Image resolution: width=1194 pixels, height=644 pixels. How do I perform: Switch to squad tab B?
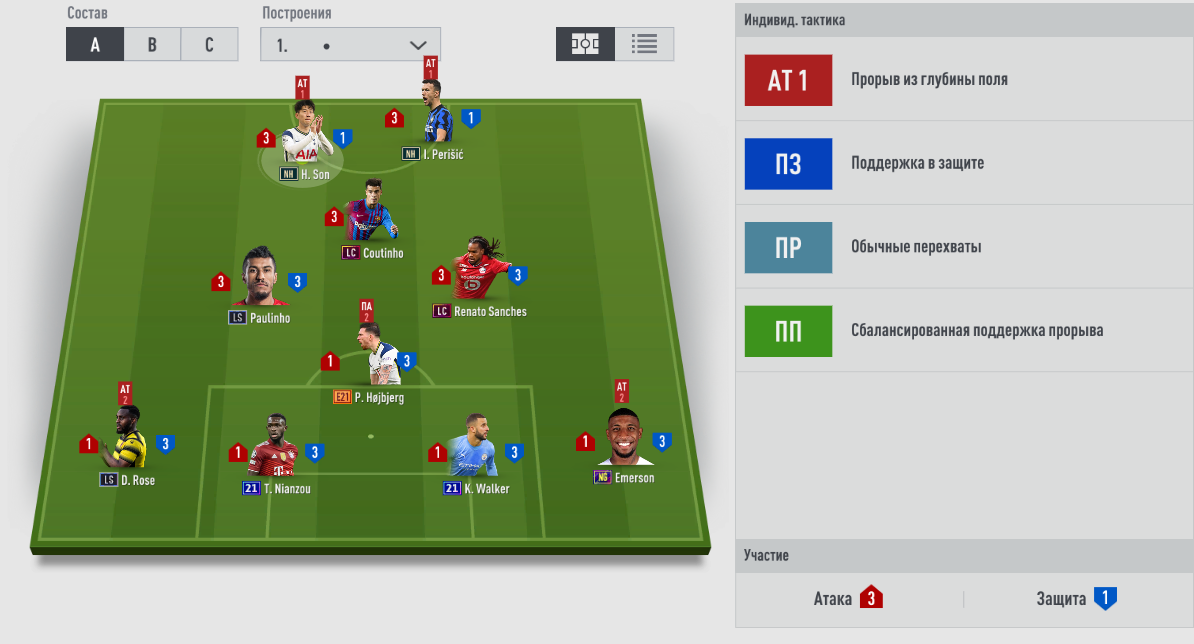152,45
